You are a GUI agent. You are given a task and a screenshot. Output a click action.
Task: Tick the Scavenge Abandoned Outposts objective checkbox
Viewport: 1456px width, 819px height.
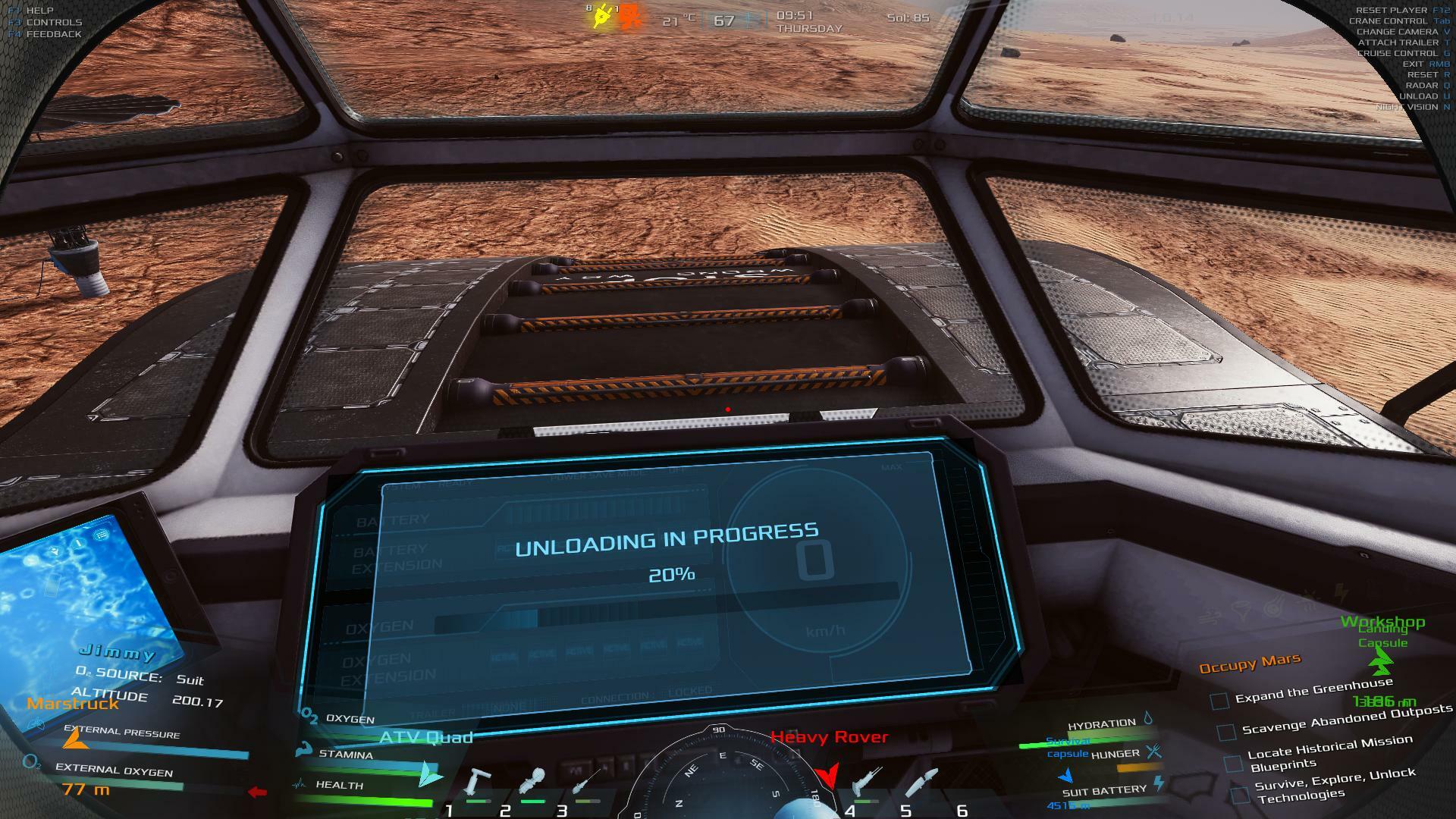1226,733
